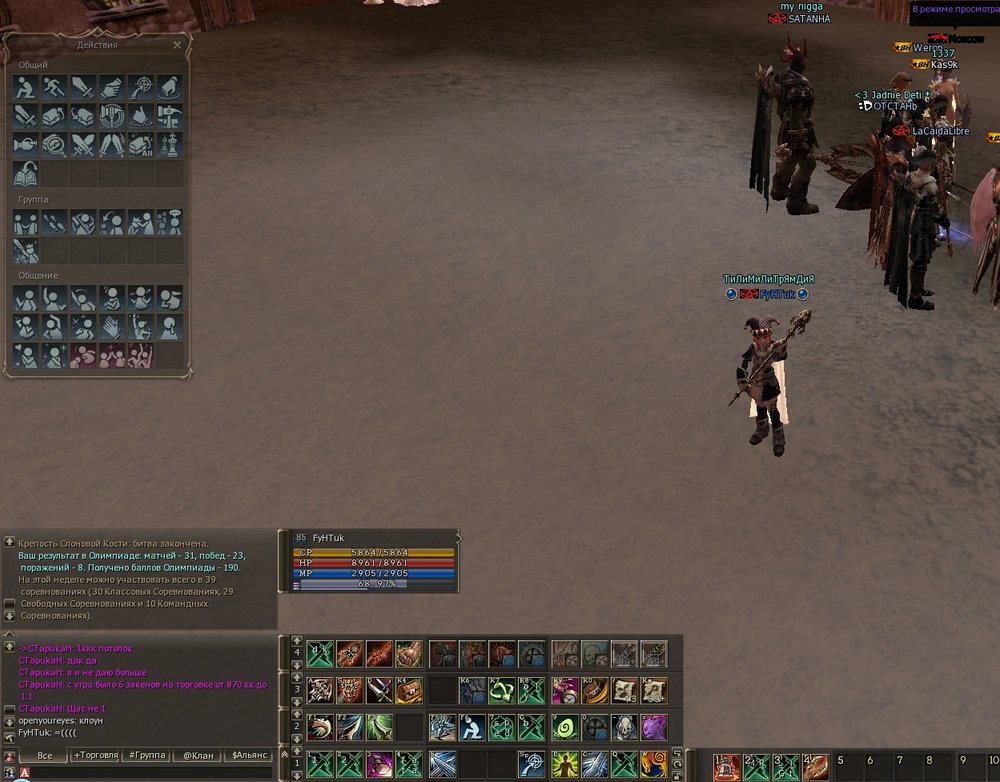
Task: Use the purple dragon pet skill
Action: point(654,727)
